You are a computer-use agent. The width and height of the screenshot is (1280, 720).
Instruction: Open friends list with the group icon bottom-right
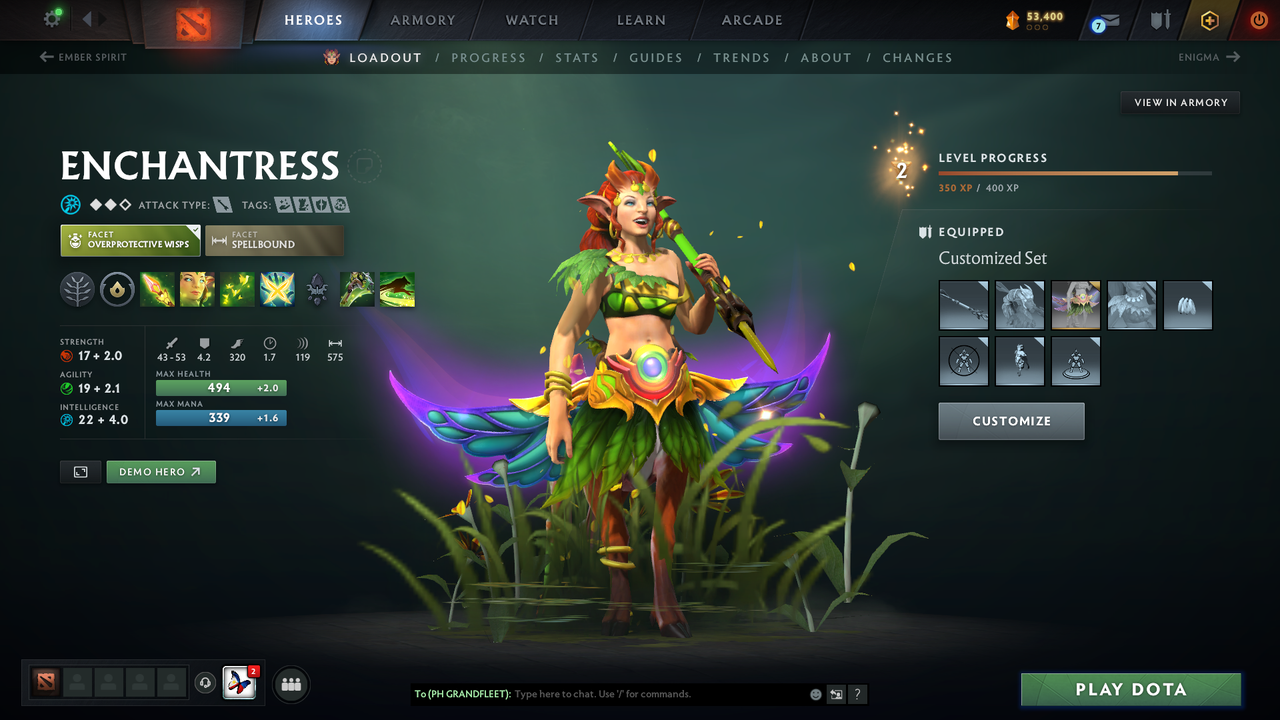click(x=290, y=684)
